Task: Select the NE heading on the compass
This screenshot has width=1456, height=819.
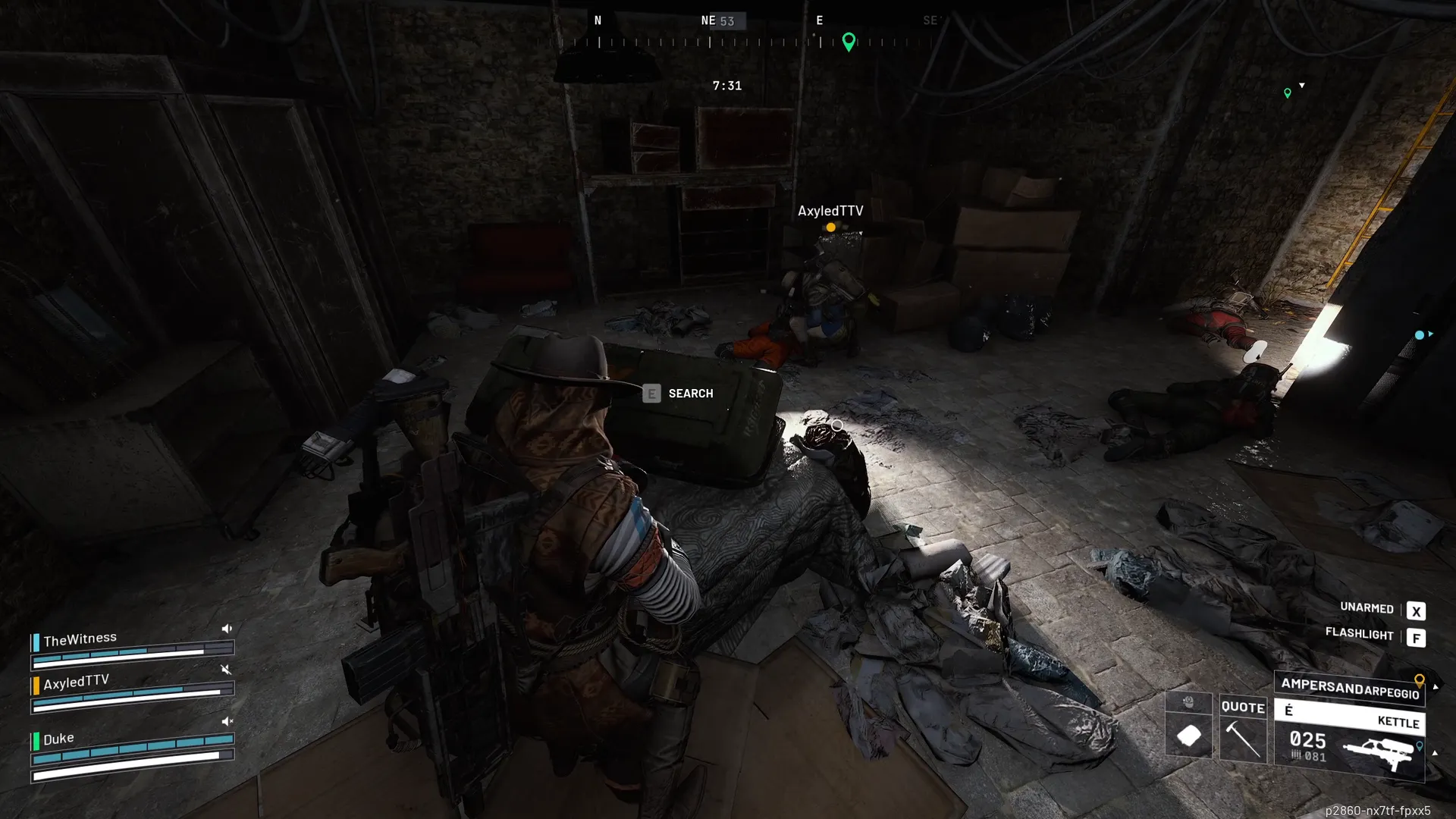Action: pyautogui.click(x=708, y=20)
